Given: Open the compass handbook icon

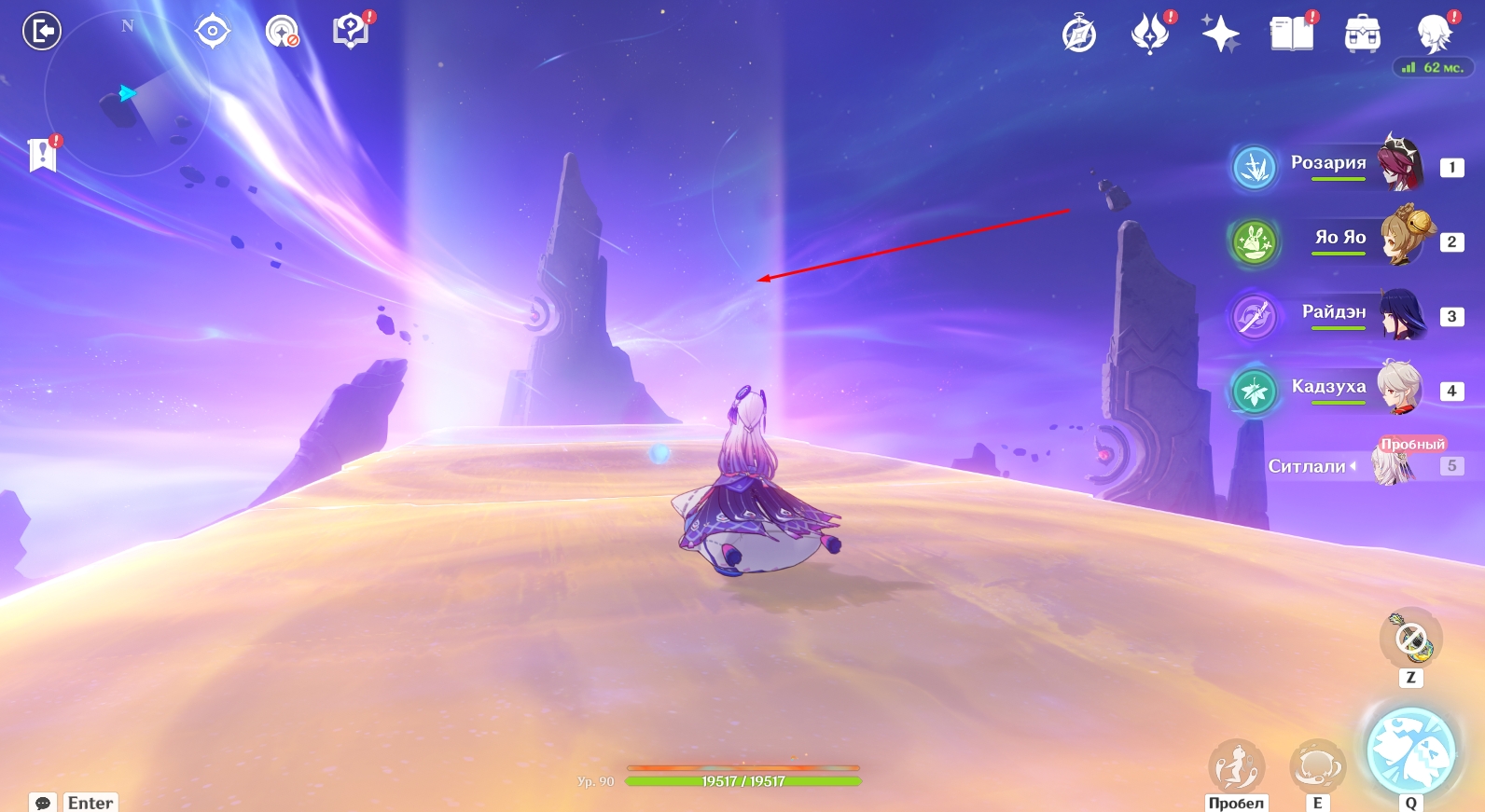Looking at the screenshot, I should [x=1079, y=34].
